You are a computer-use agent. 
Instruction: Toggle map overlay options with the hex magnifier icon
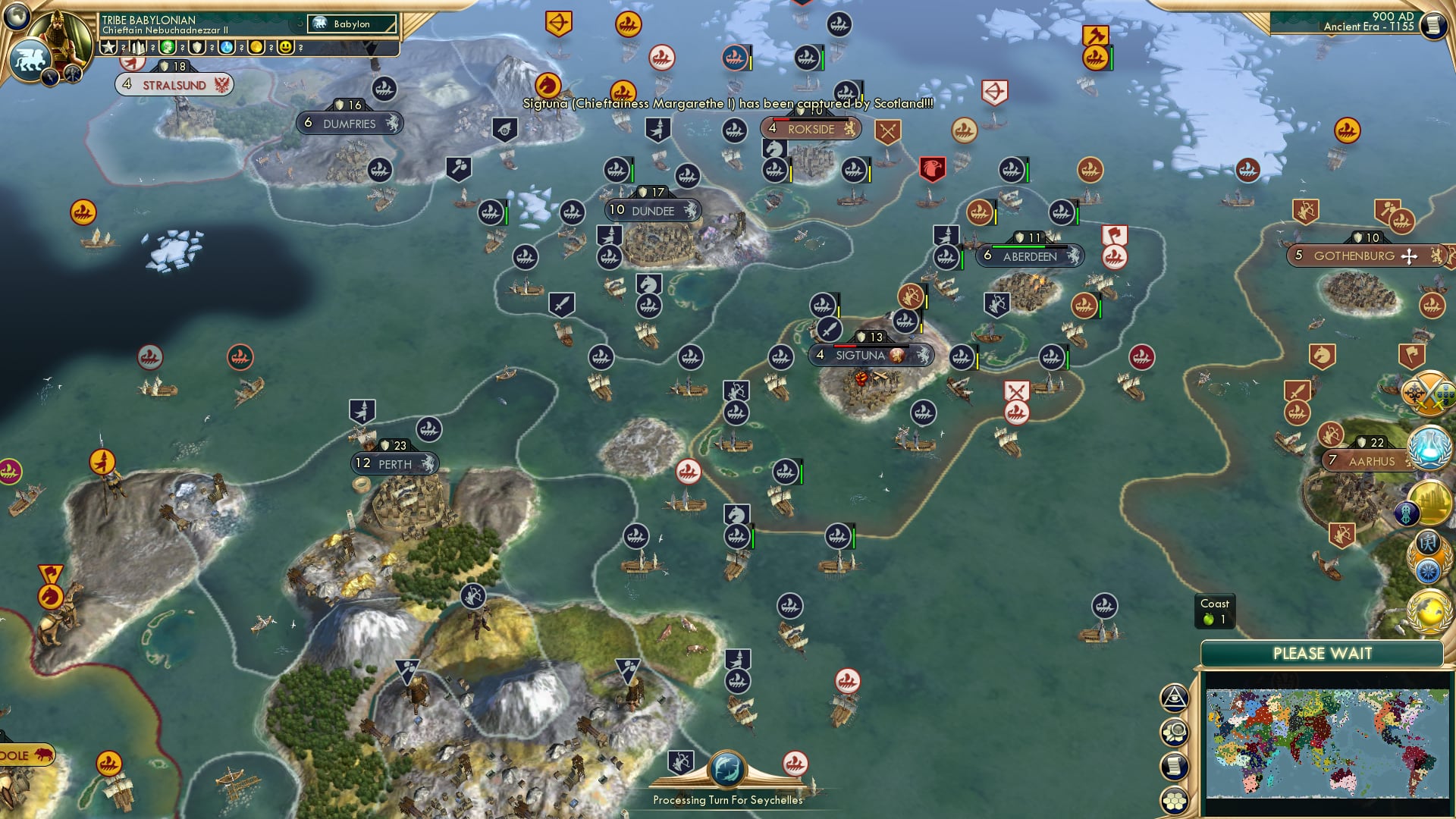click(x=1175, y=732)
